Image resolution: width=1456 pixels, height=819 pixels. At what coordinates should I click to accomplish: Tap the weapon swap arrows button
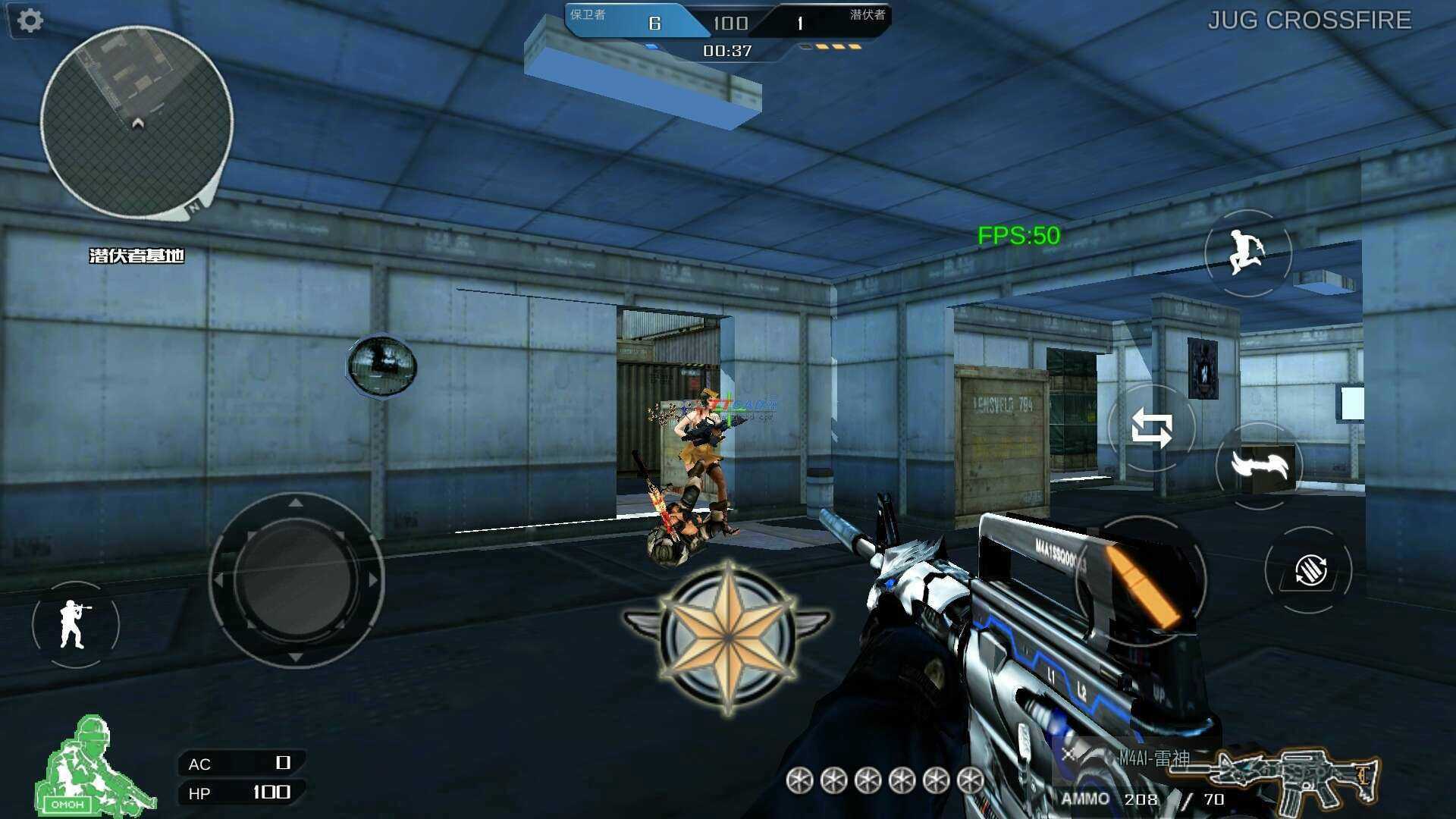[1151, 428]
